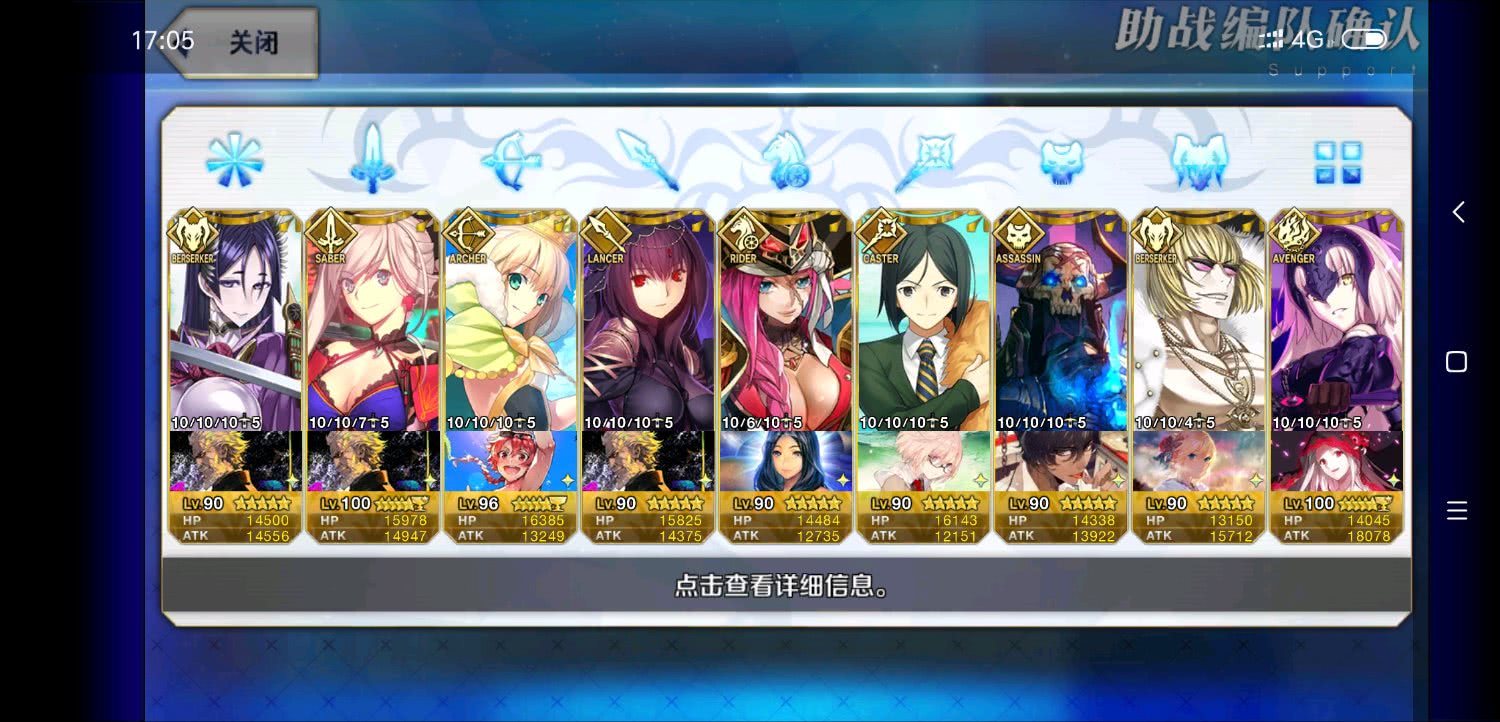This screenshot has width=1500, height=722.
Task: Tap the All classes star icon
Action: (235, 160)
